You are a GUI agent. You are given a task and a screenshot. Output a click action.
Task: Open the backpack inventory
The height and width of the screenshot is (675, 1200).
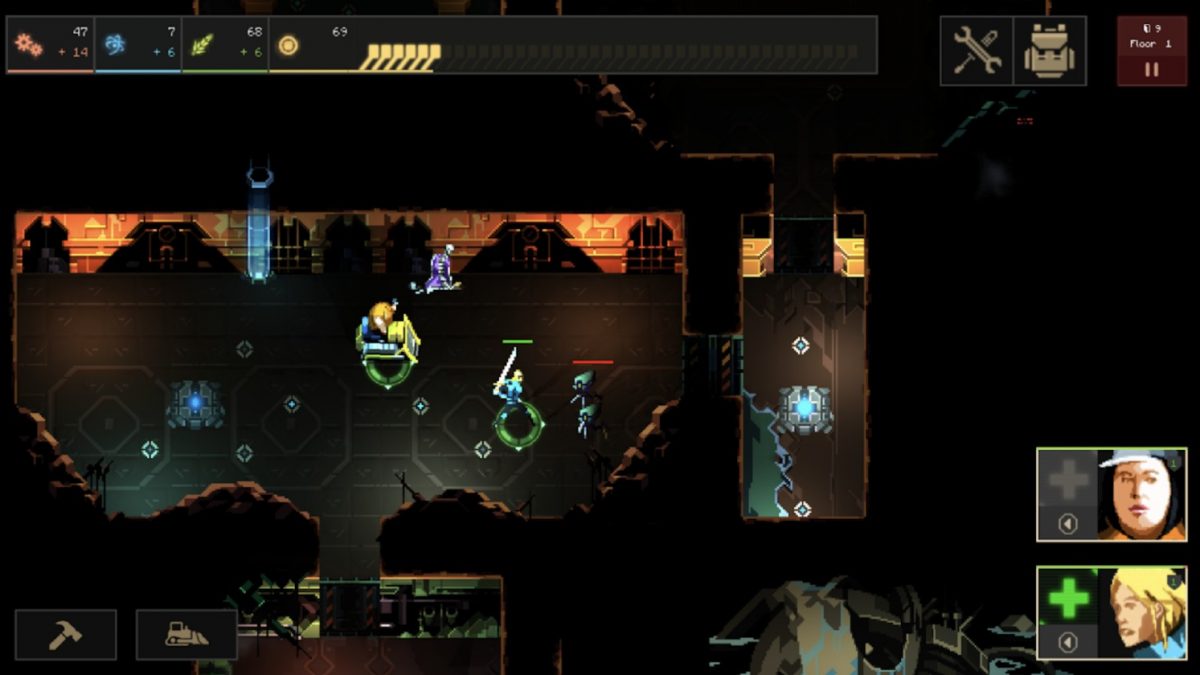[x=1049, y=50]
